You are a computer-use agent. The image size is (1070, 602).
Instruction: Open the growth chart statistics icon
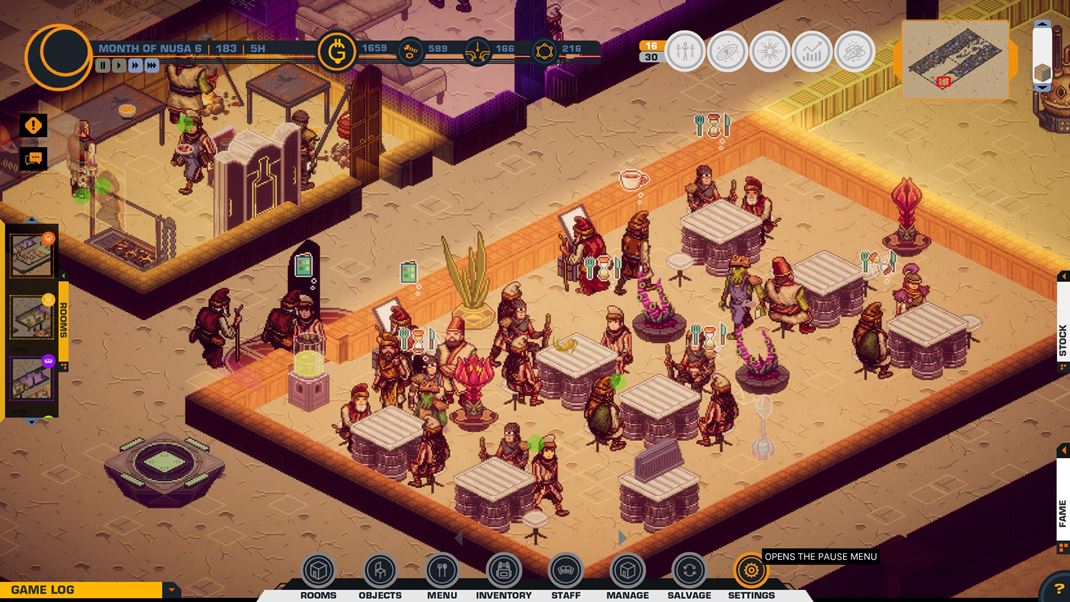812,51
